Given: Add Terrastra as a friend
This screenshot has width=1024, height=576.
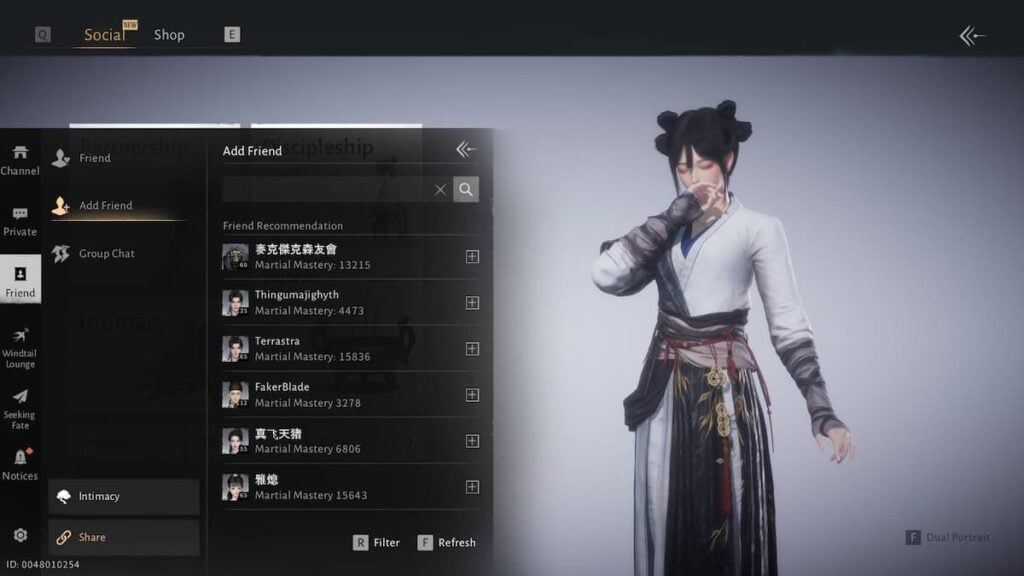Looking at the screenshot, I should pyautogui.click(x=472, y=349).
